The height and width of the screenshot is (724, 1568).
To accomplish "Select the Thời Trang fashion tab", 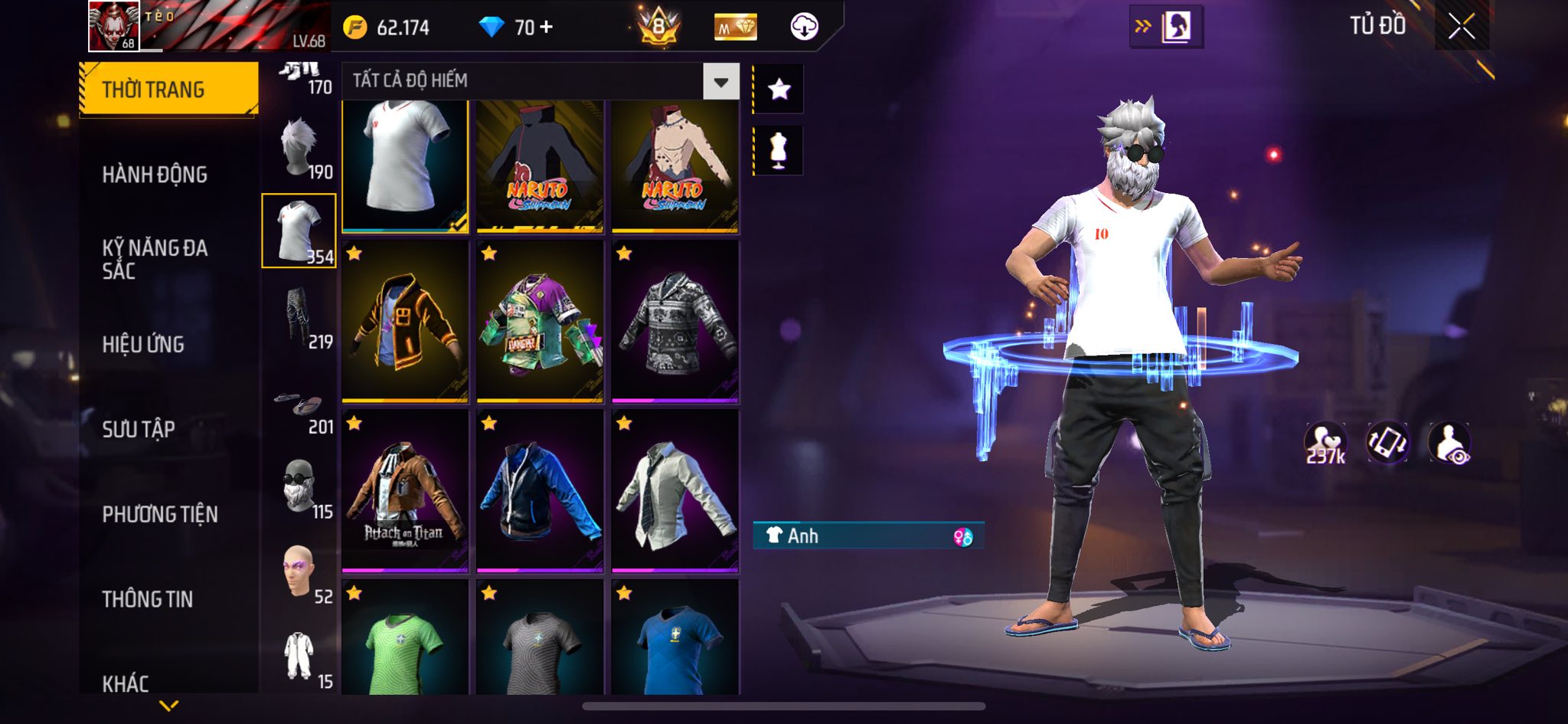I will click(x=168, y=90).
